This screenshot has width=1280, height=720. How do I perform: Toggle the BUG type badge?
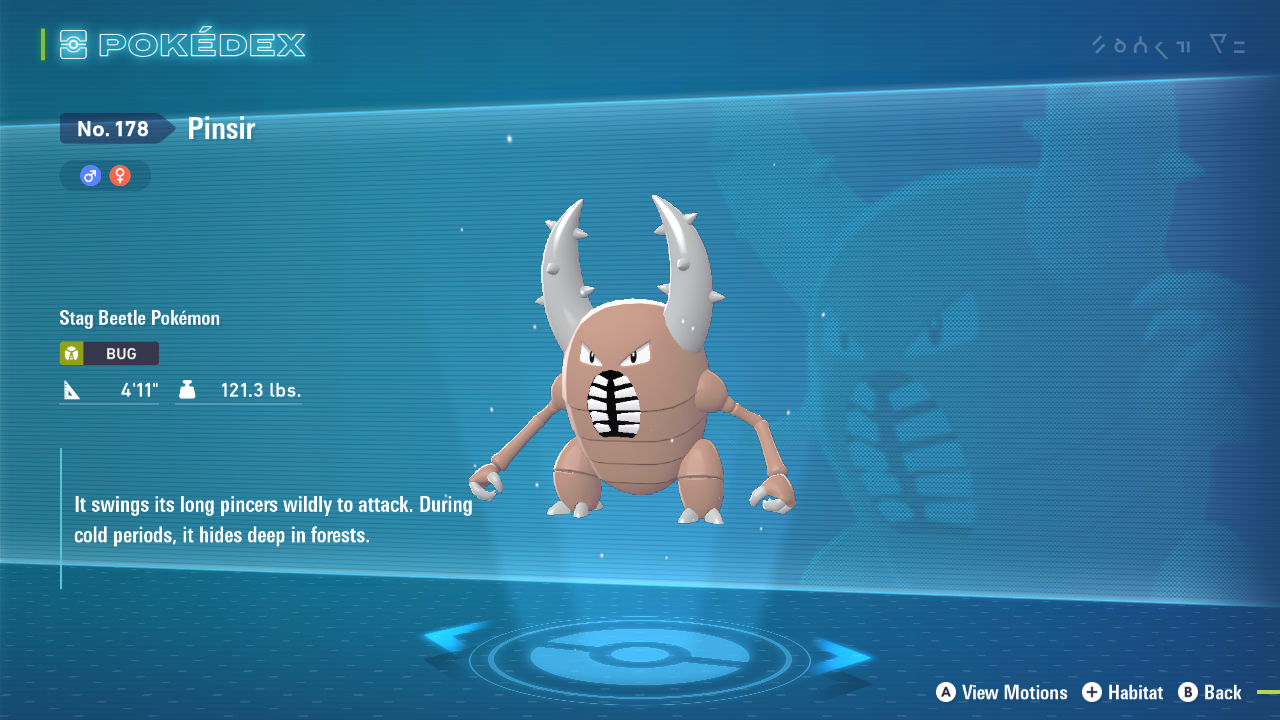108,353
